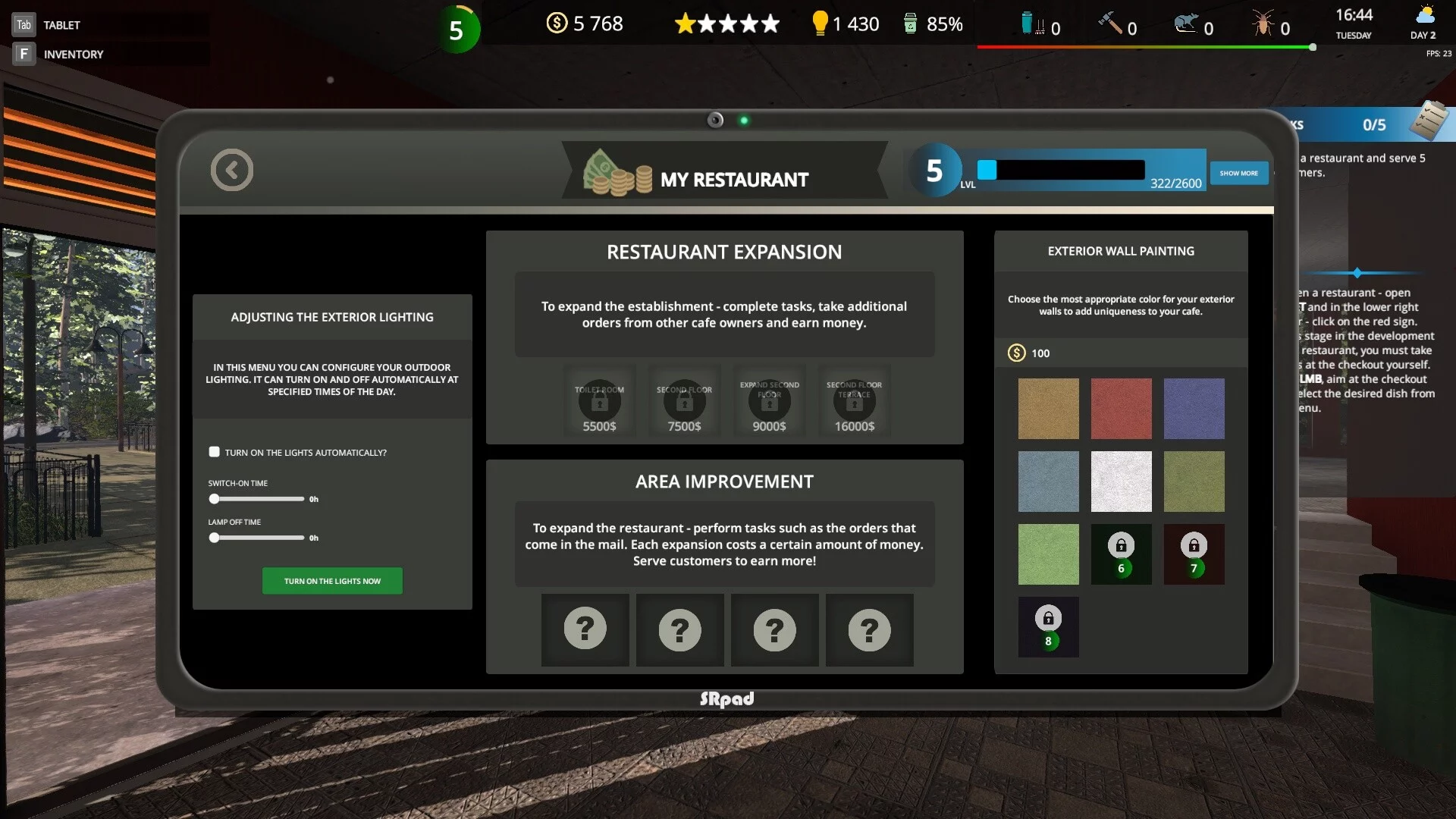Open the task list clipboard icon

coord(1428,121)
